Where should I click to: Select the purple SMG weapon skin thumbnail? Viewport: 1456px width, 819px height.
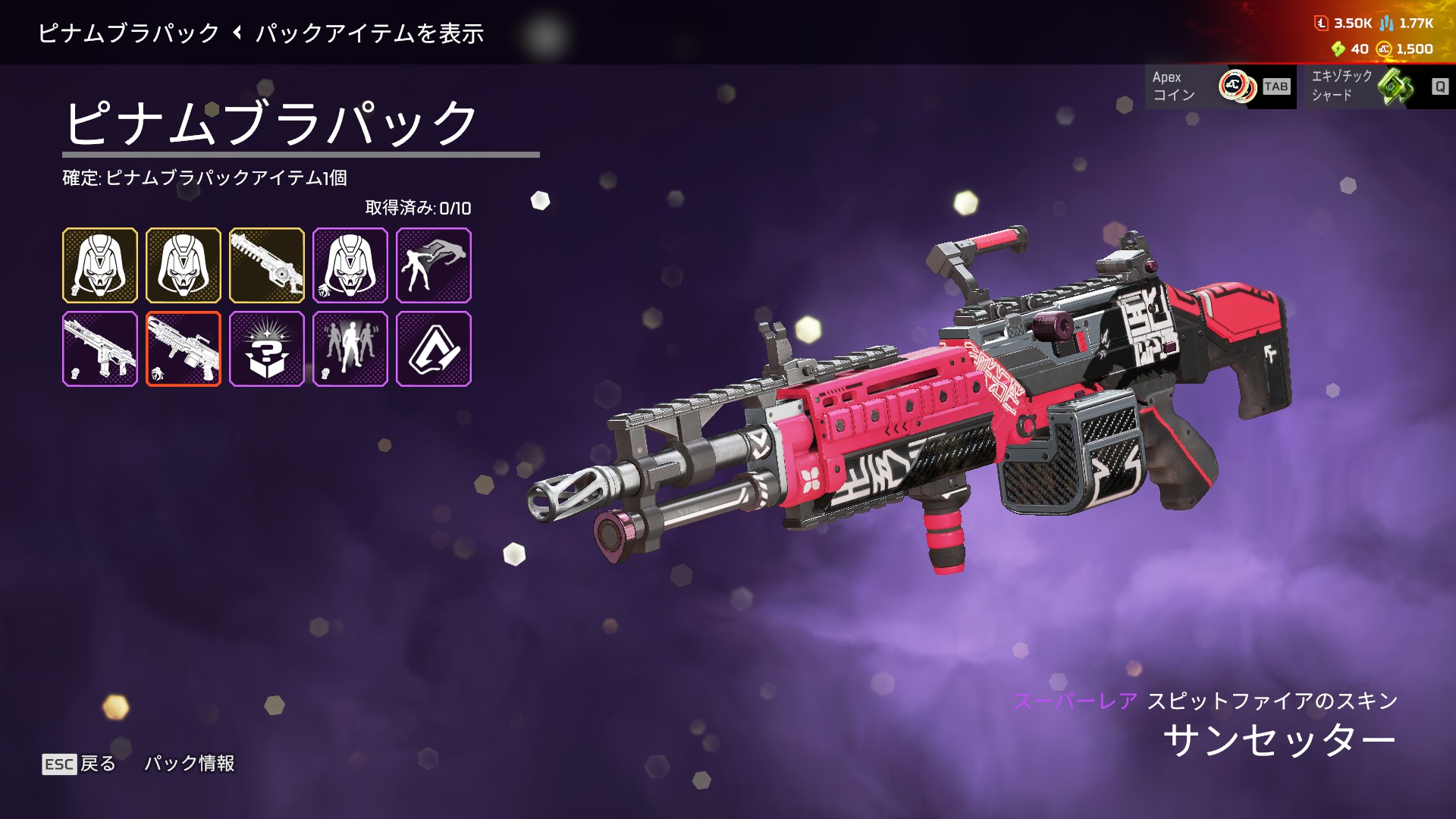[100, 349]
